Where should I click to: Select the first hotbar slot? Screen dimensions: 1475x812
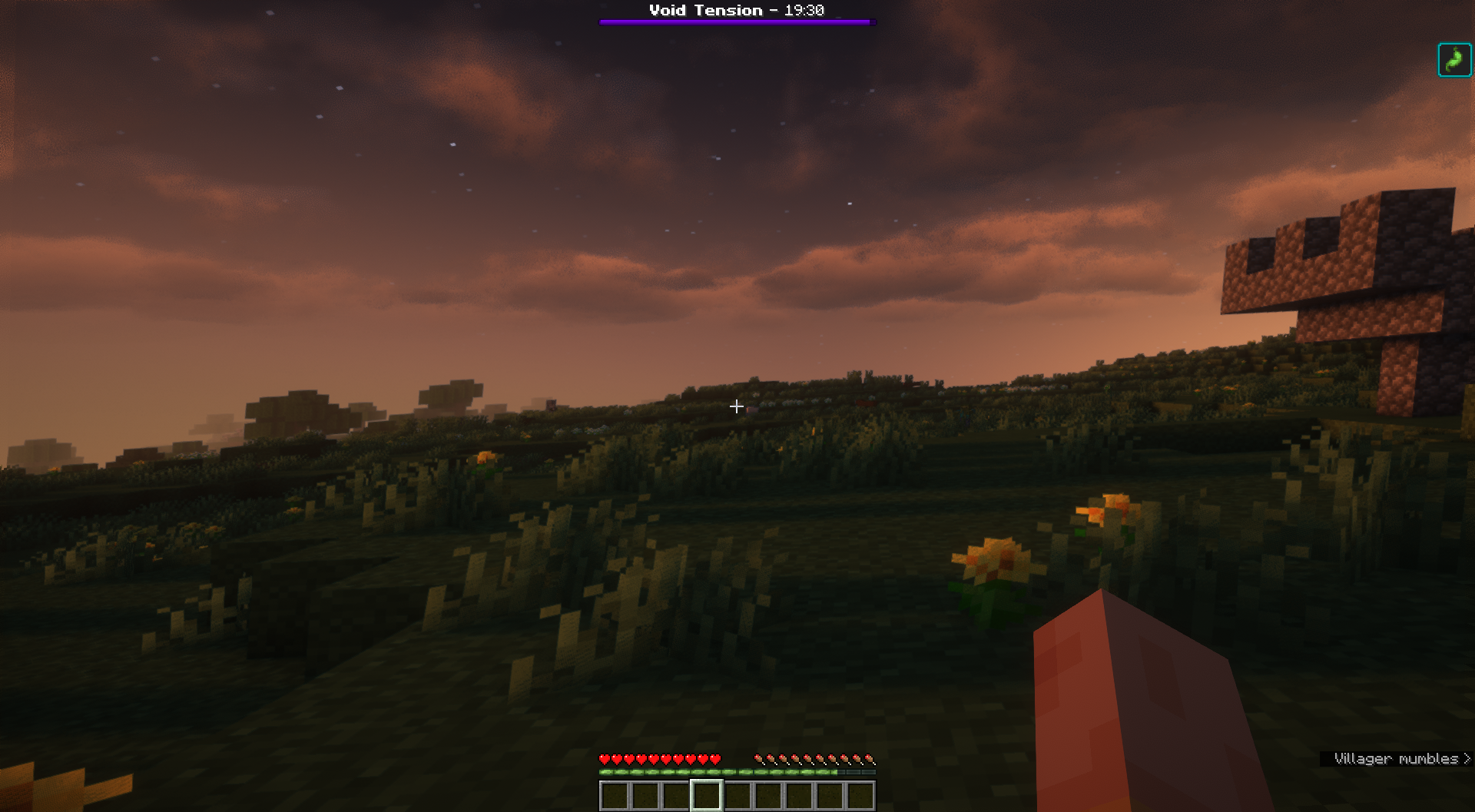(x=615, y=796)
